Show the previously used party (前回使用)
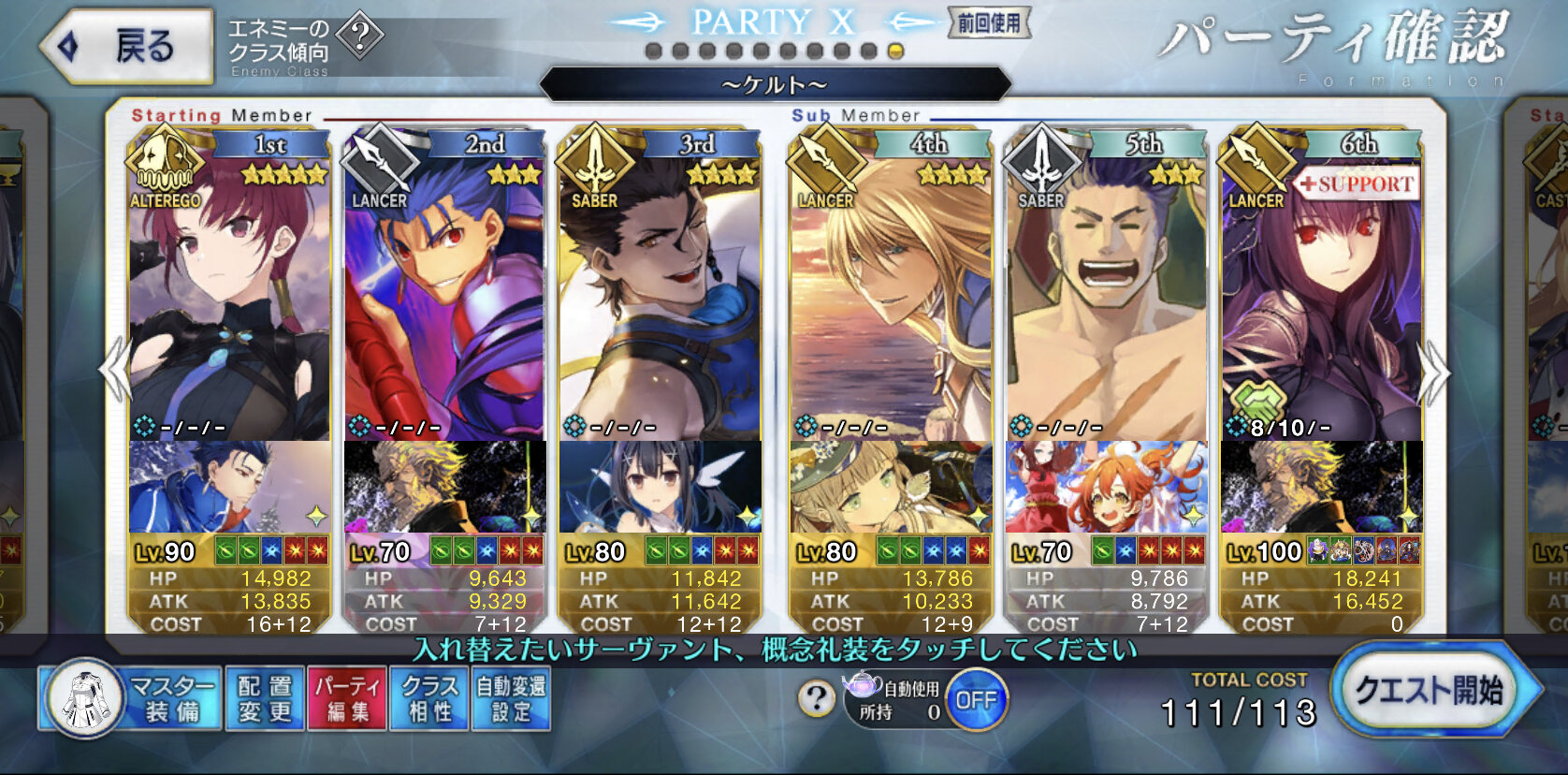 tap(989, 23)
